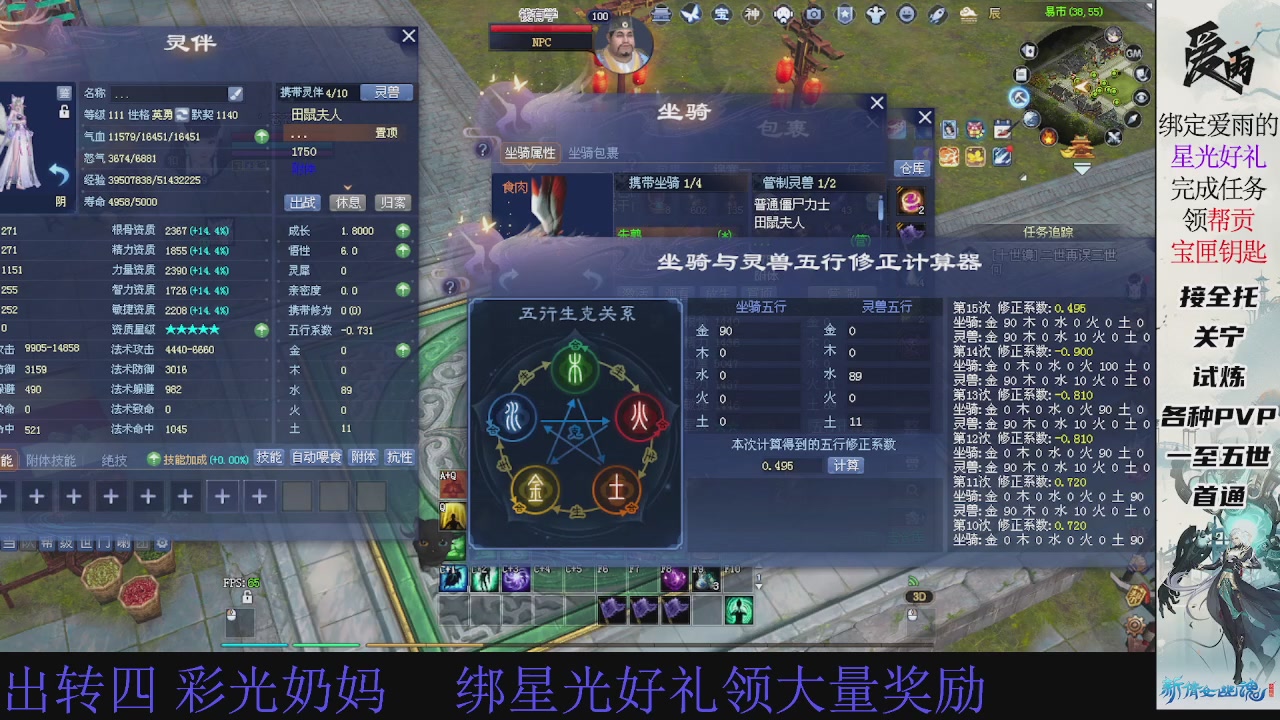
Task: Click the butterfly icon in the top toolbar
Action: [x=690, y=14]
